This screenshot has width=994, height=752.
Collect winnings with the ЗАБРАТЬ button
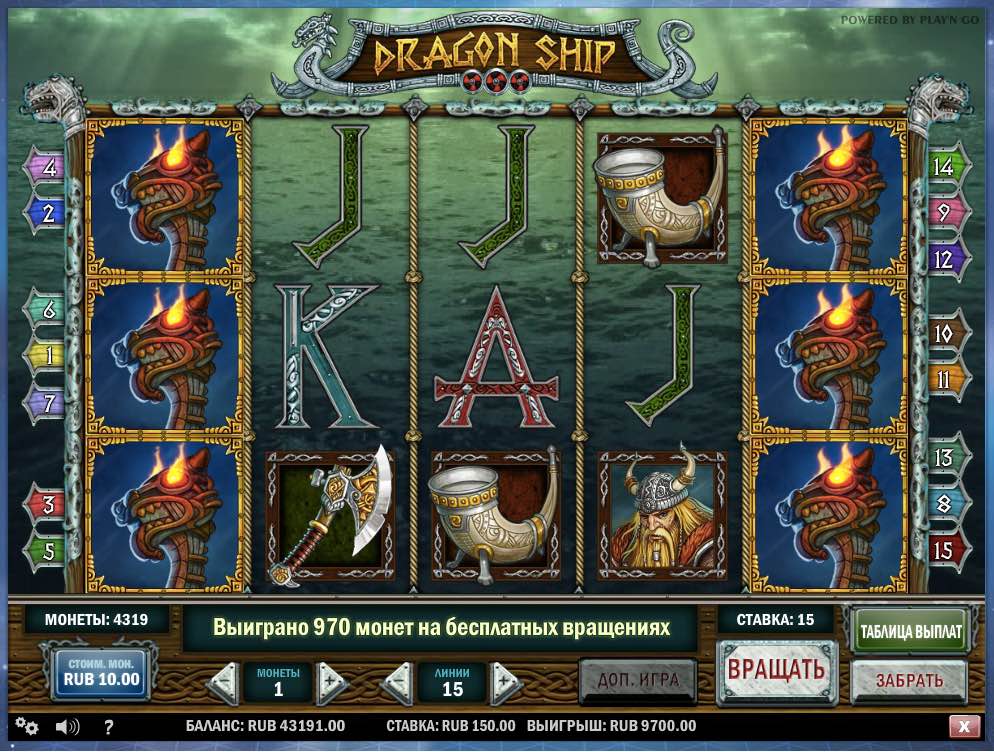pos(909,681)
